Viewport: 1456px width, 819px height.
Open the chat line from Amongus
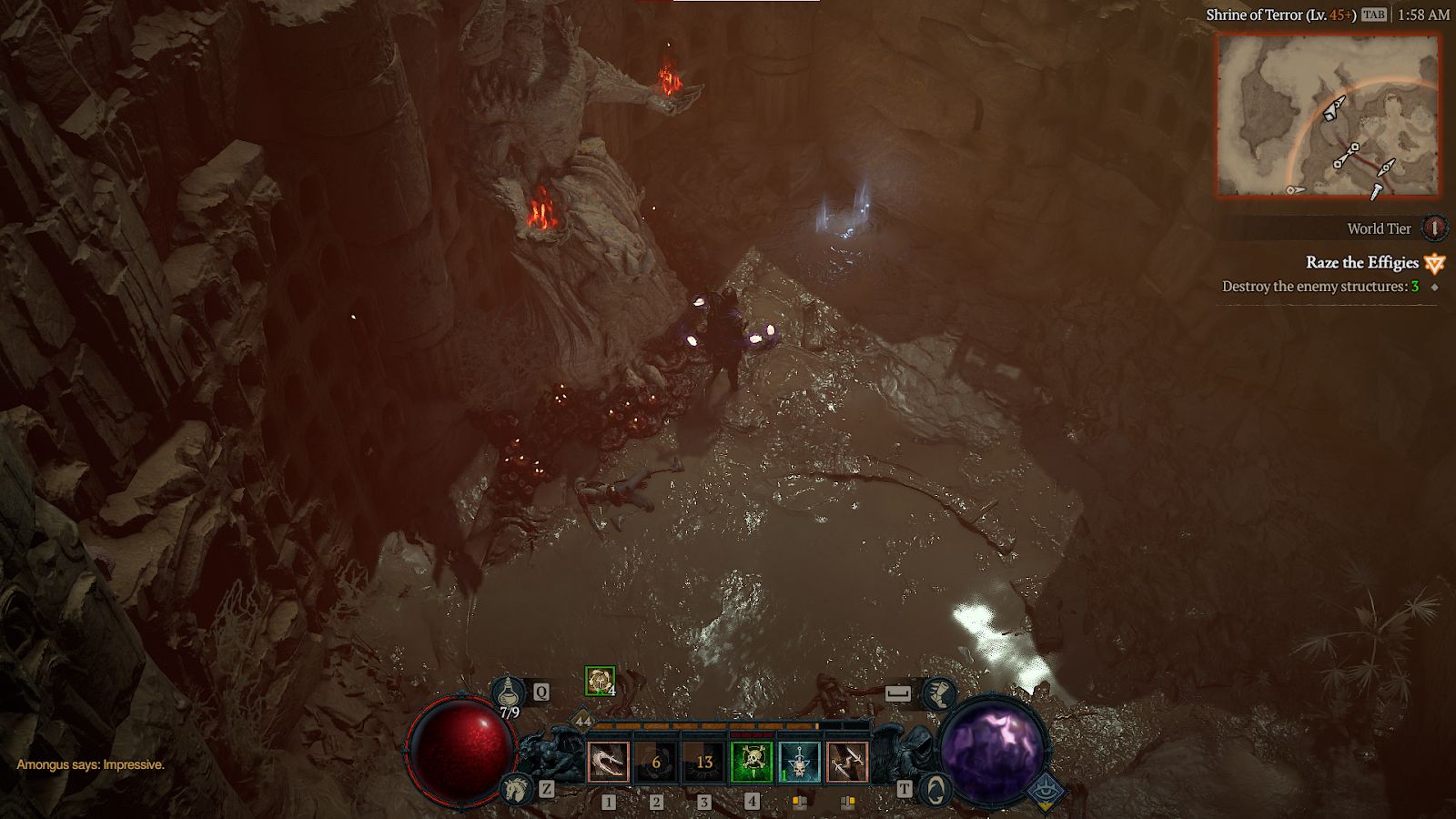91,764
